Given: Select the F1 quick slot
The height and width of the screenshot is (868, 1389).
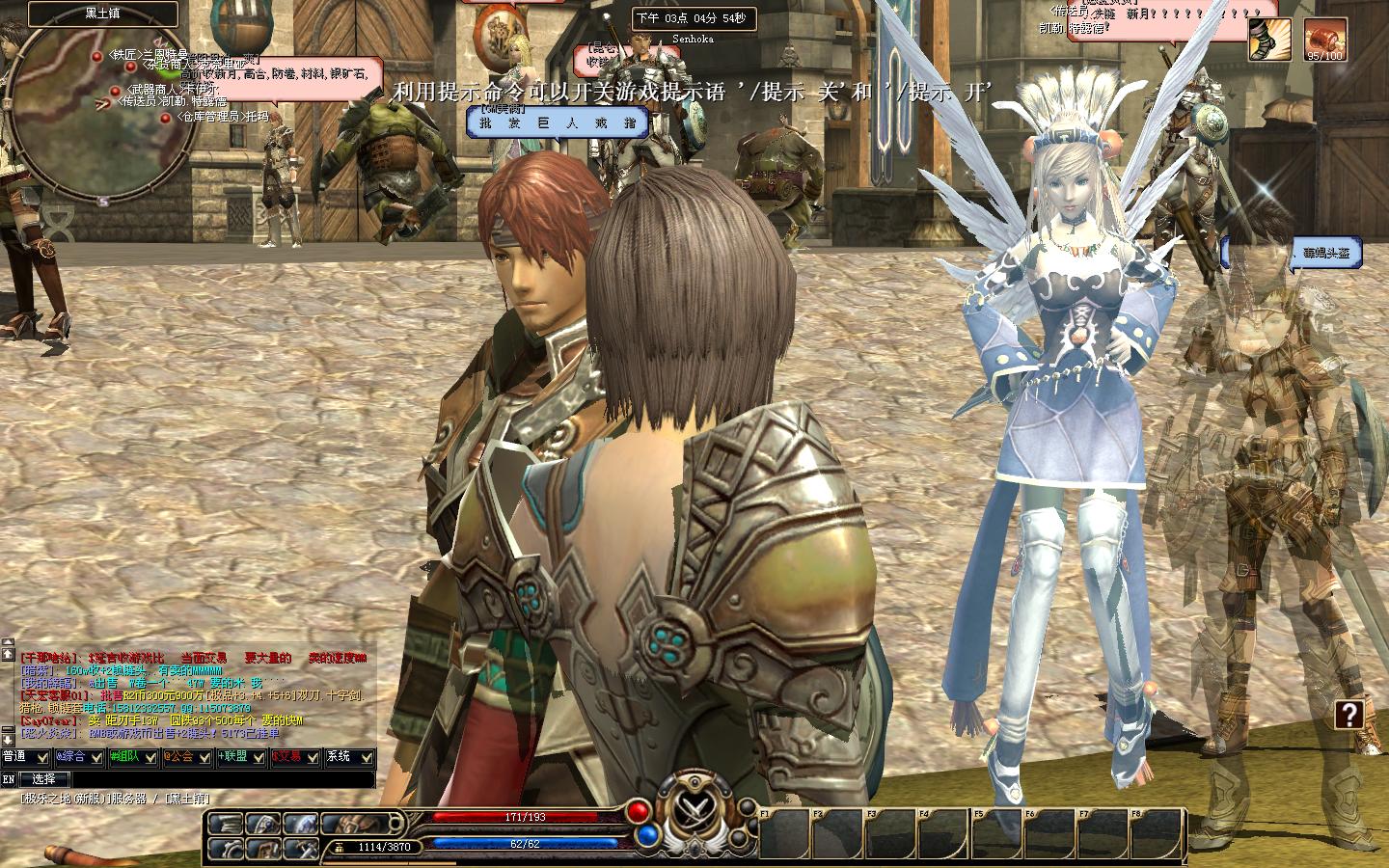Looking at the screenshot, I should click(x=784, y=833).
